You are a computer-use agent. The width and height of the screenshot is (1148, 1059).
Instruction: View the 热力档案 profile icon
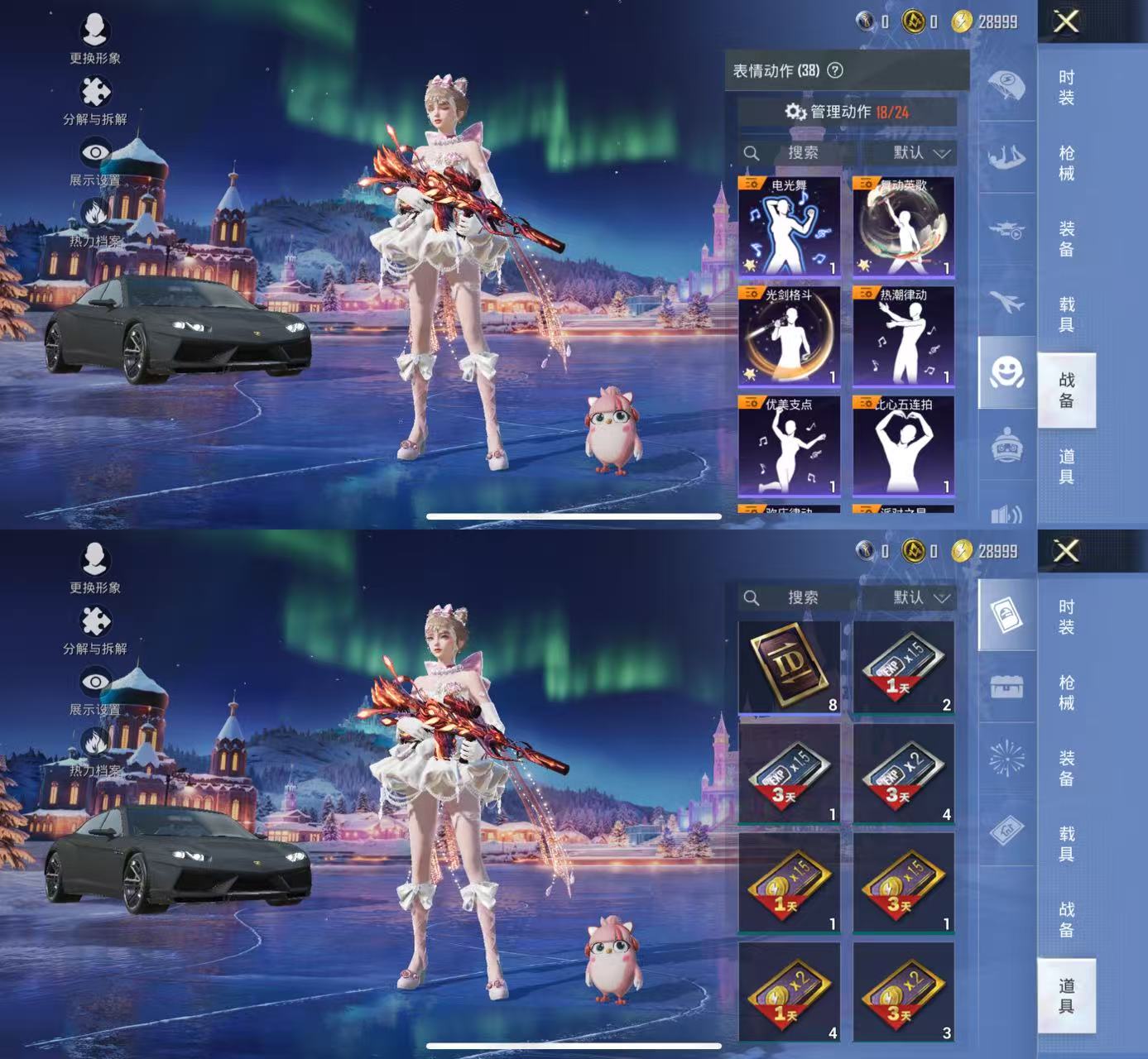click(94, 218)
